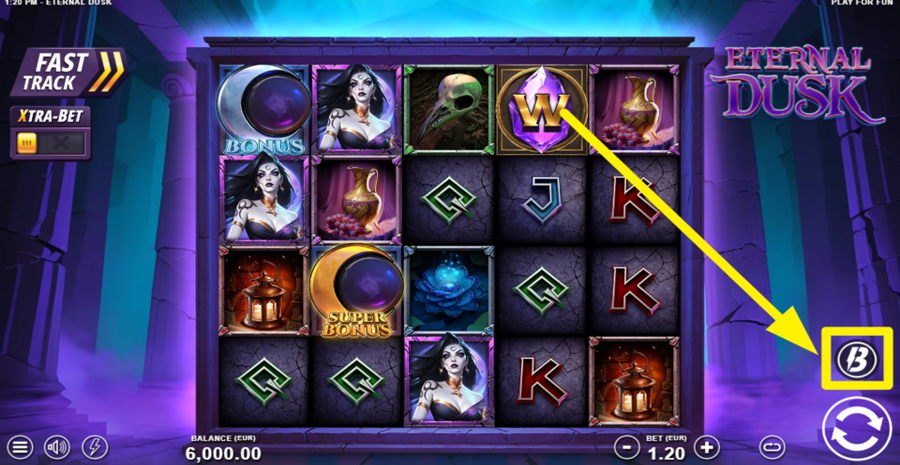Toggle the lightning bolt quick-spin option
The height and width of the screenshot is (465, 900).
click(x=94, y=447)
